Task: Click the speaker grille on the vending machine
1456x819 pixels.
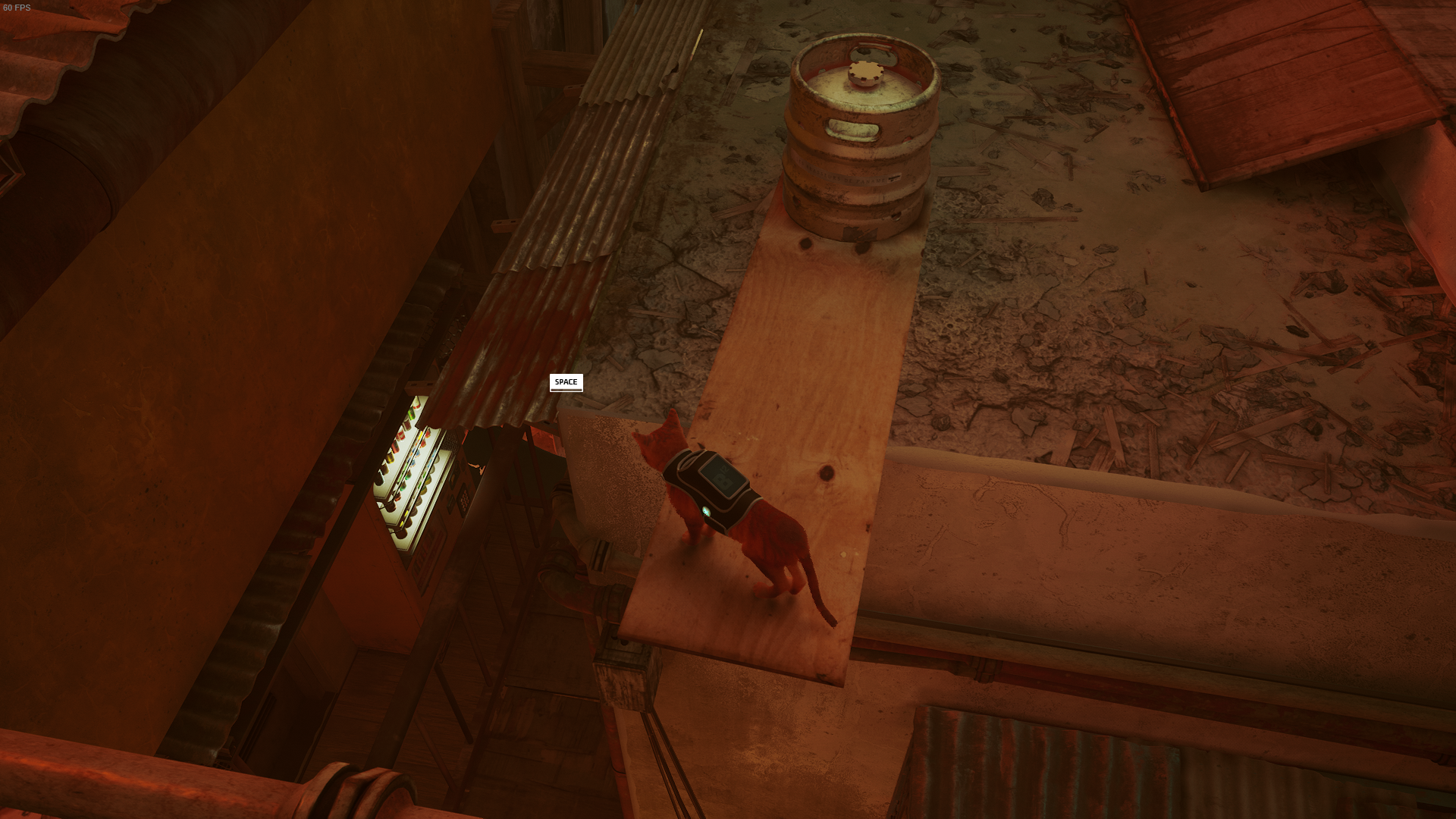Action: [450, 443]
